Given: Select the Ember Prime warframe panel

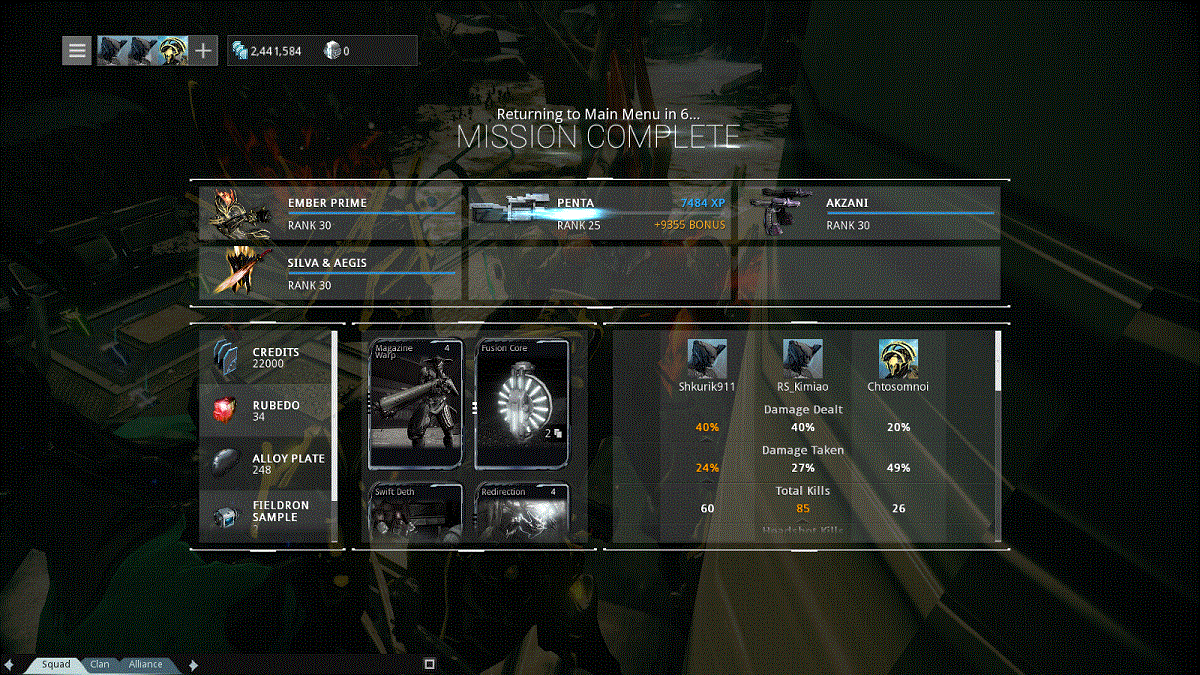Looking at the screenshot, I should click(330, 212).
